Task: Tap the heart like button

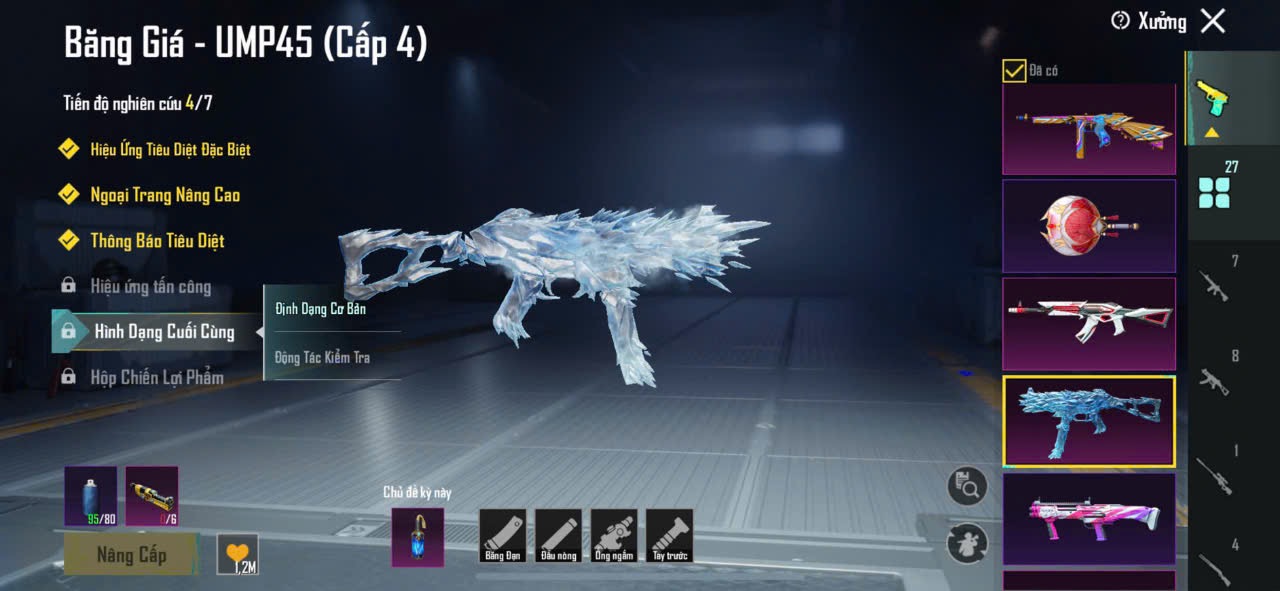Action: click(237, 554)
